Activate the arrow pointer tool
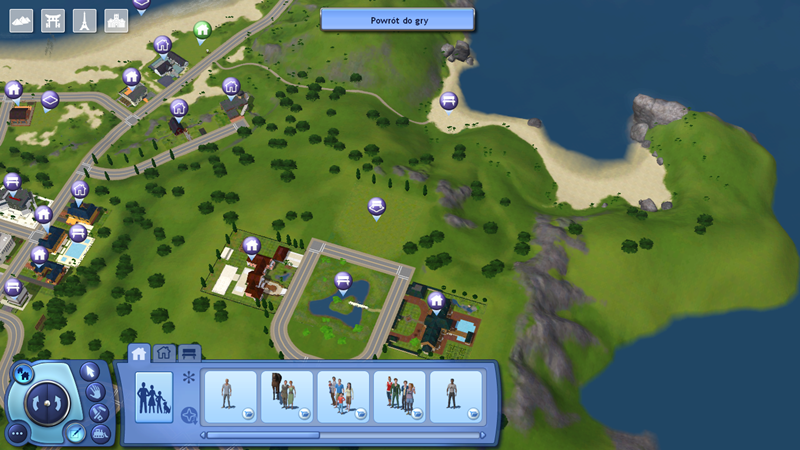The width and height of the screenshot is (800, 450). pos(90,371)
